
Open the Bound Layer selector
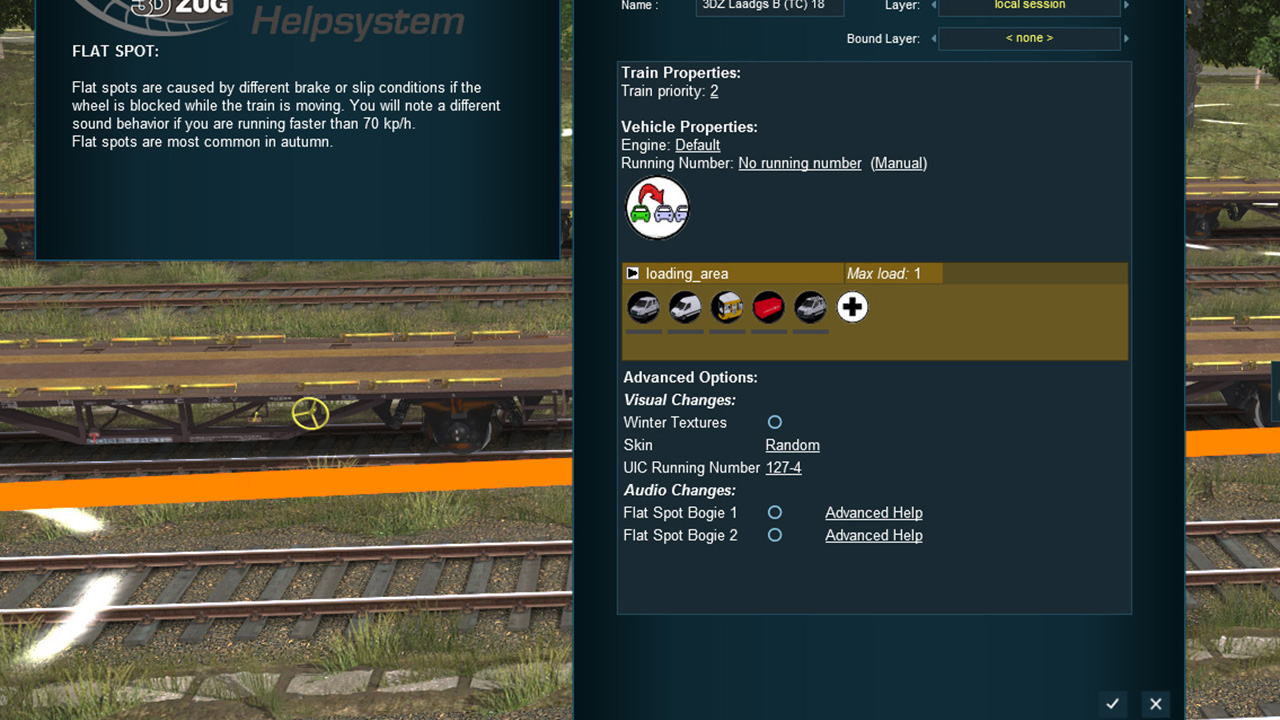pyautogui.click(x=1030, y=38)
